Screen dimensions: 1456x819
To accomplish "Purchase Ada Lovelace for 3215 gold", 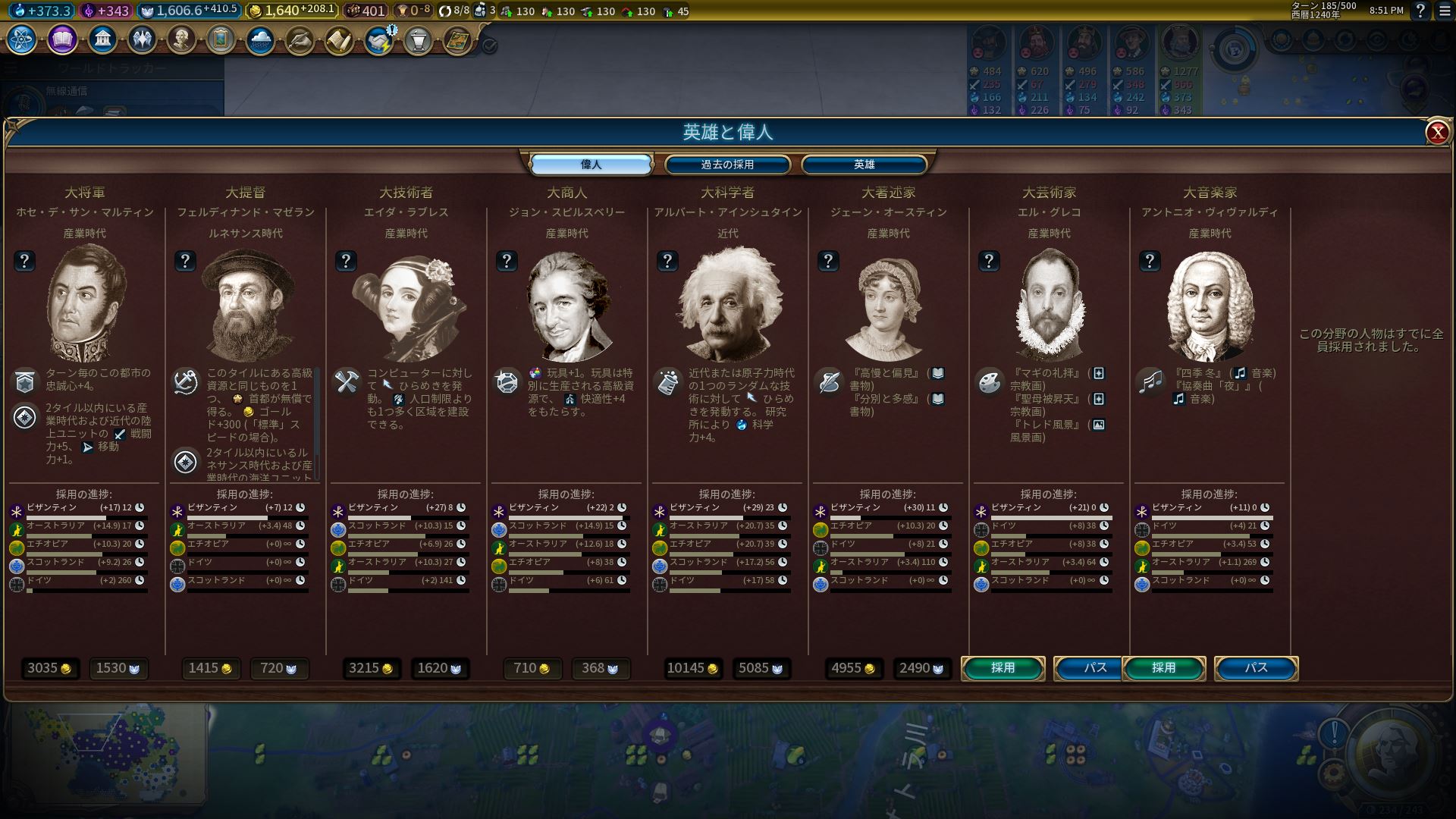I will 371,668.
